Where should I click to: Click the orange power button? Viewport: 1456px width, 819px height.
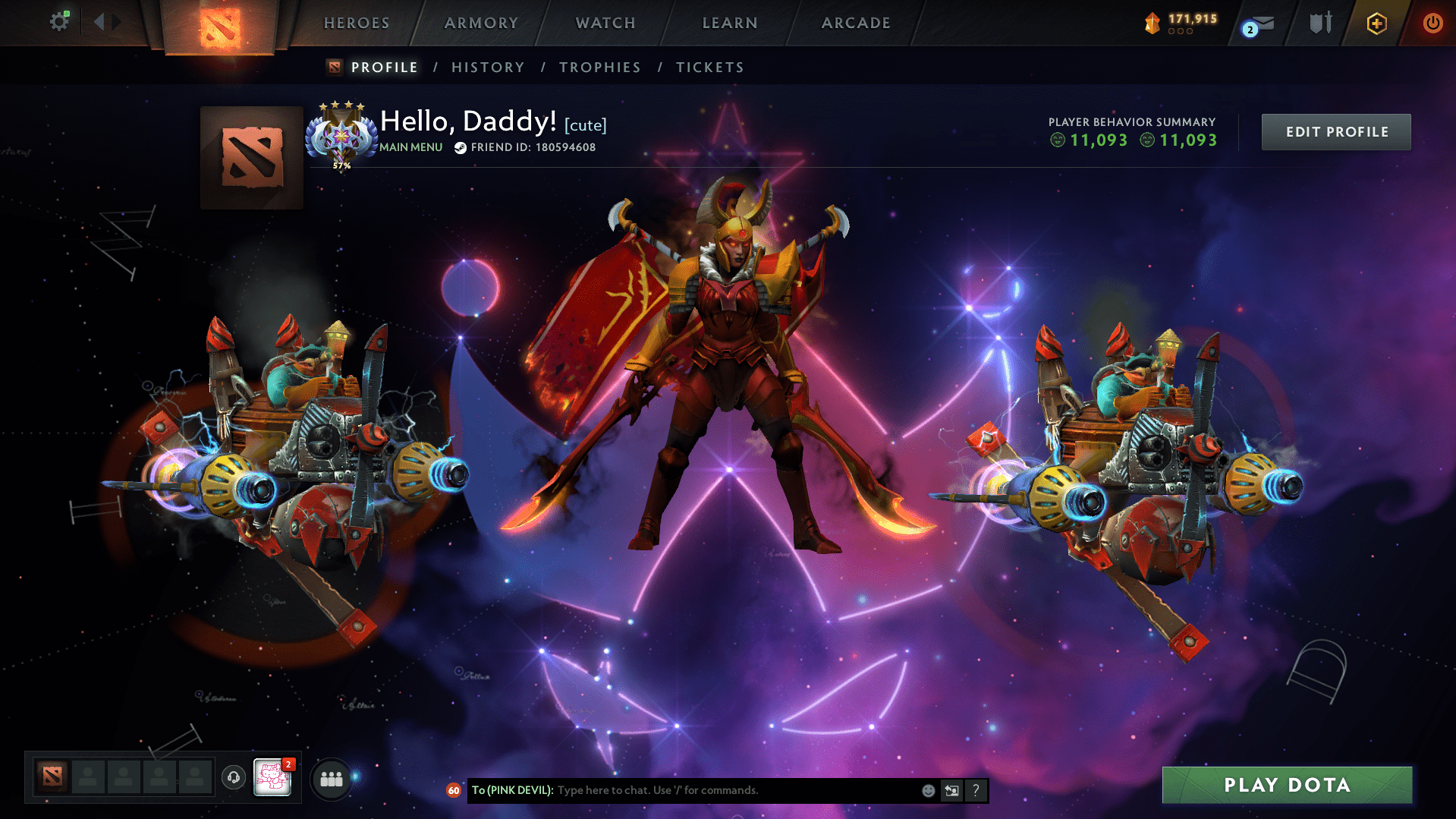[x=1432, y=24]
